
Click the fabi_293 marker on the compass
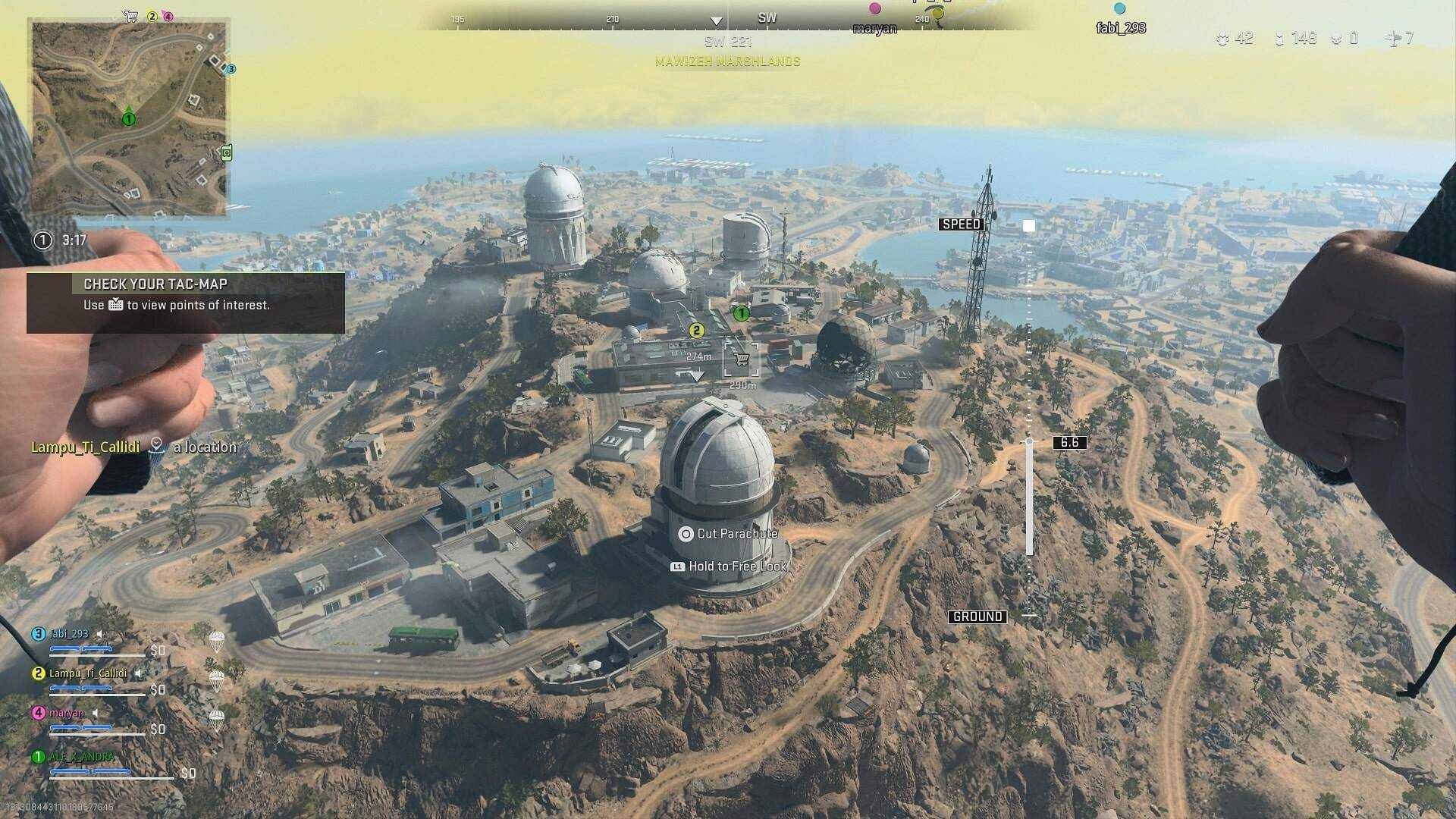point(1120,9)
